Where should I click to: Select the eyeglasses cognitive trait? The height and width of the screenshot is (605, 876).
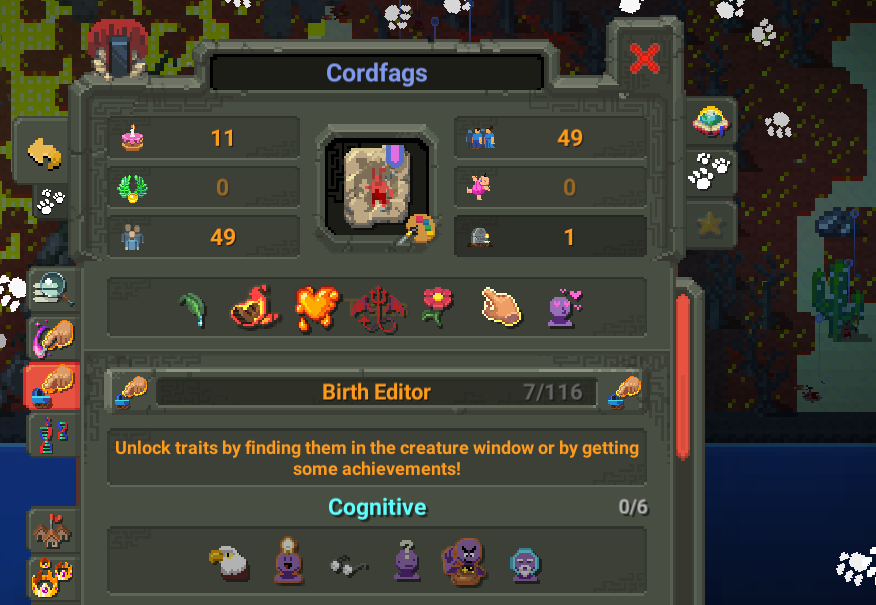click(349, 565)
